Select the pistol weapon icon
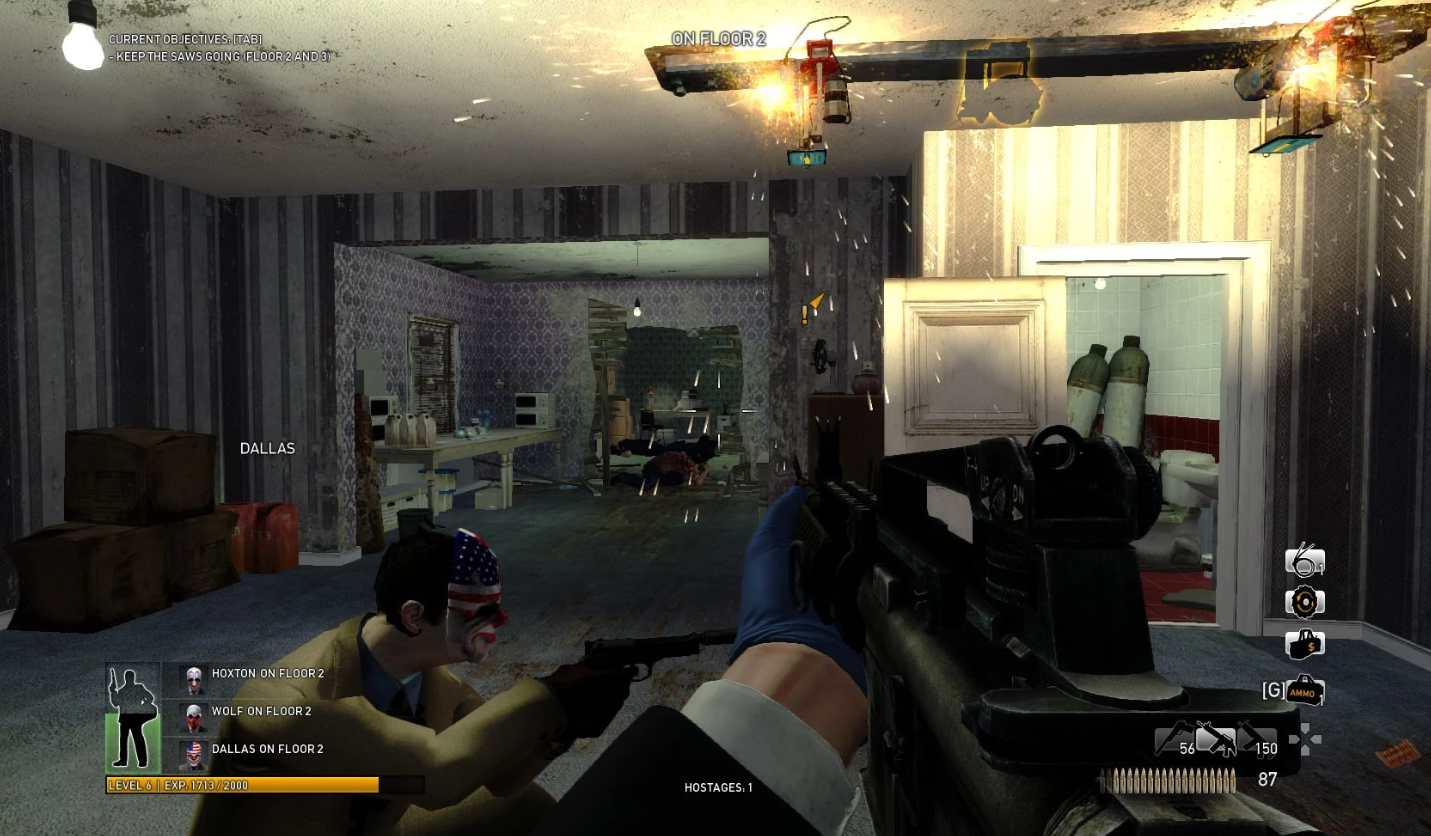1431x836 pixels. click(1172, 740)
